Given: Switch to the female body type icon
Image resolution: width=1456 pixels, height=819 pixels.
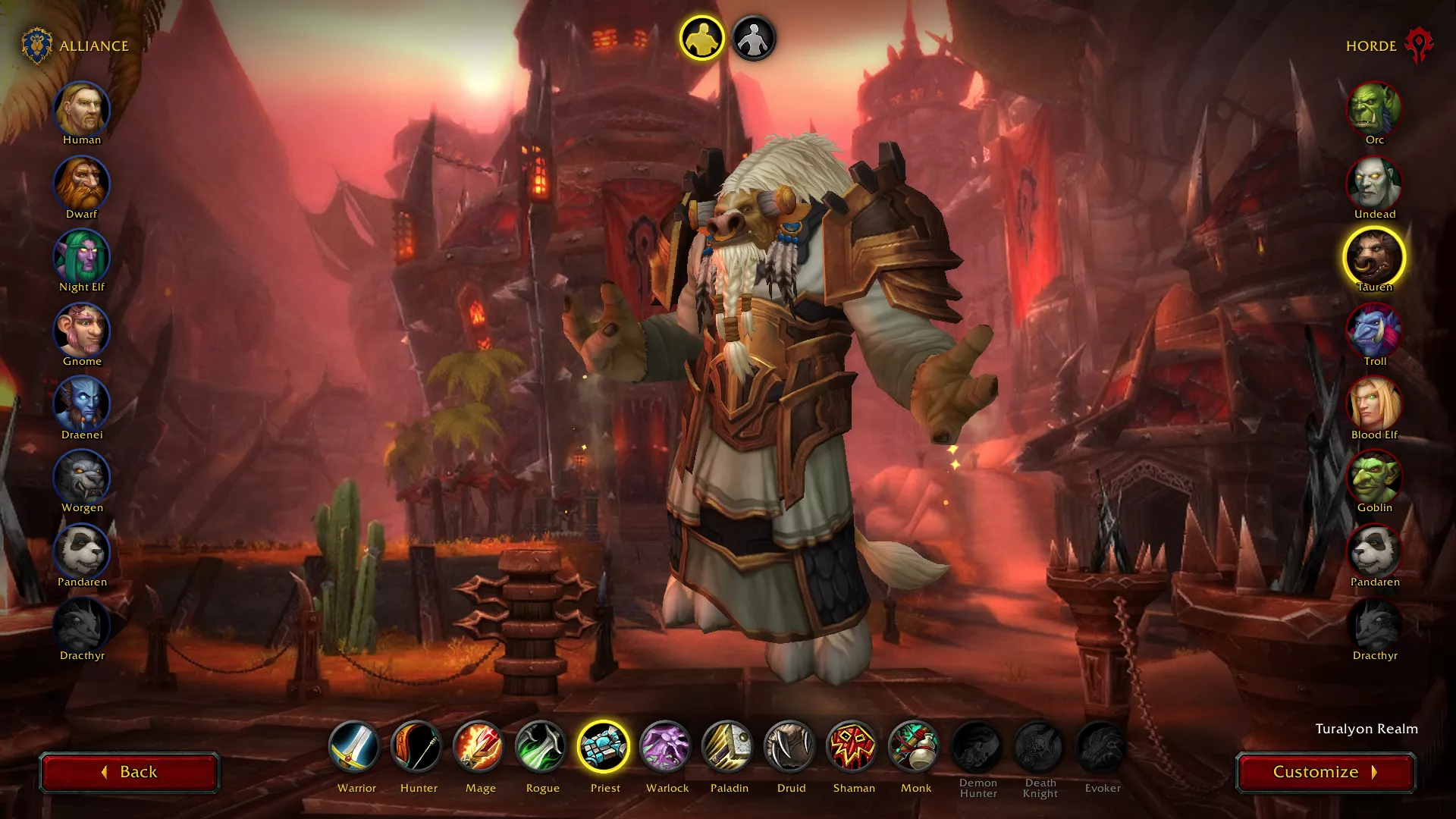Looking at the screenshot, I should coord(753,38).
